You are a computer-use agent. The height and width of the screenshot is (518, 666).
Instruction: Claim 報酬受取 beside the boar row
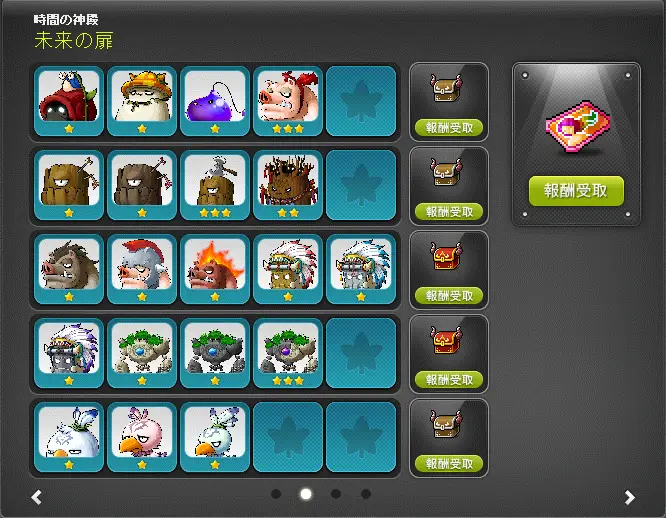click(x=449, y=296)
